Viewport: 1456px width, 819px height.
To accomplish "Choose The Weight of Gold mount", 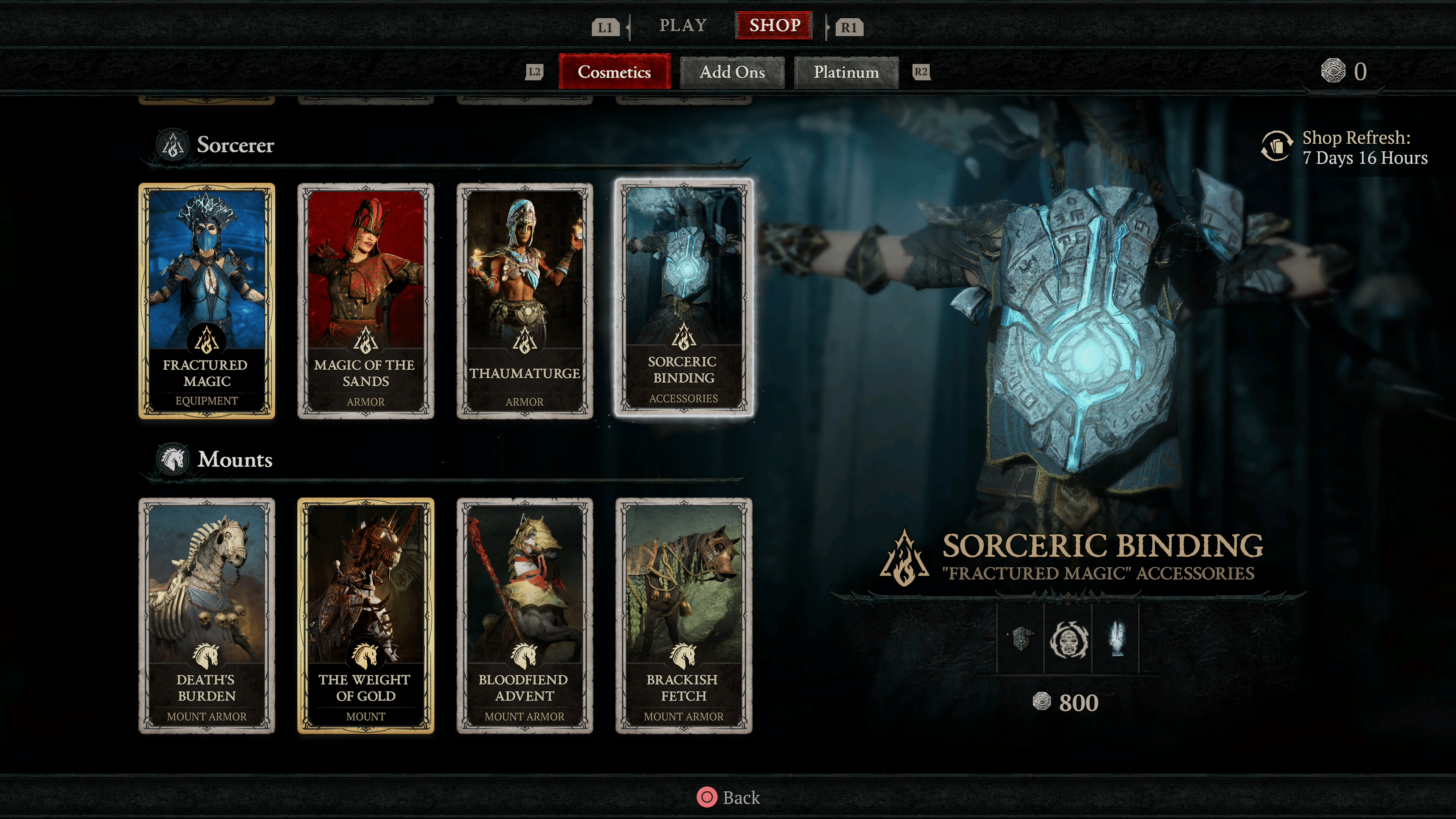I will (x=366, y=615).
